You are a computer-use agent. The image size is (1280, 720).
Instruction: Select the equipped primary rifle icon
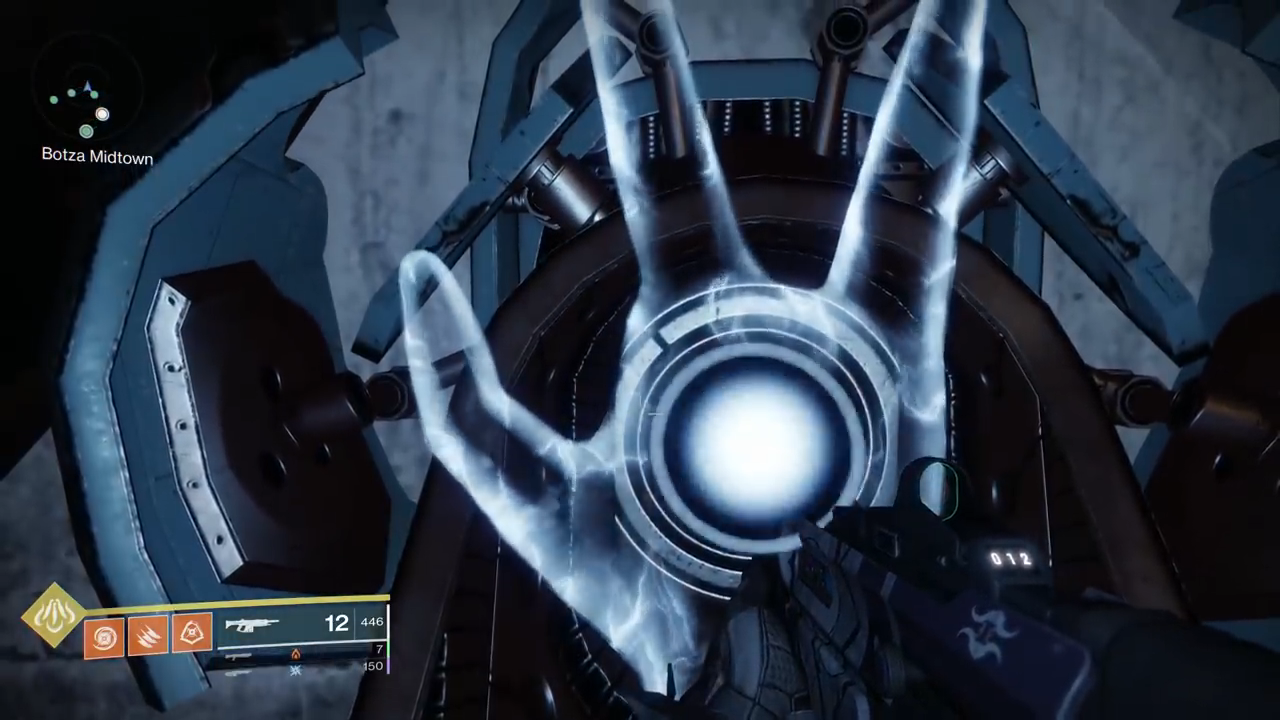pyautogui.click(x=252, y=625)
